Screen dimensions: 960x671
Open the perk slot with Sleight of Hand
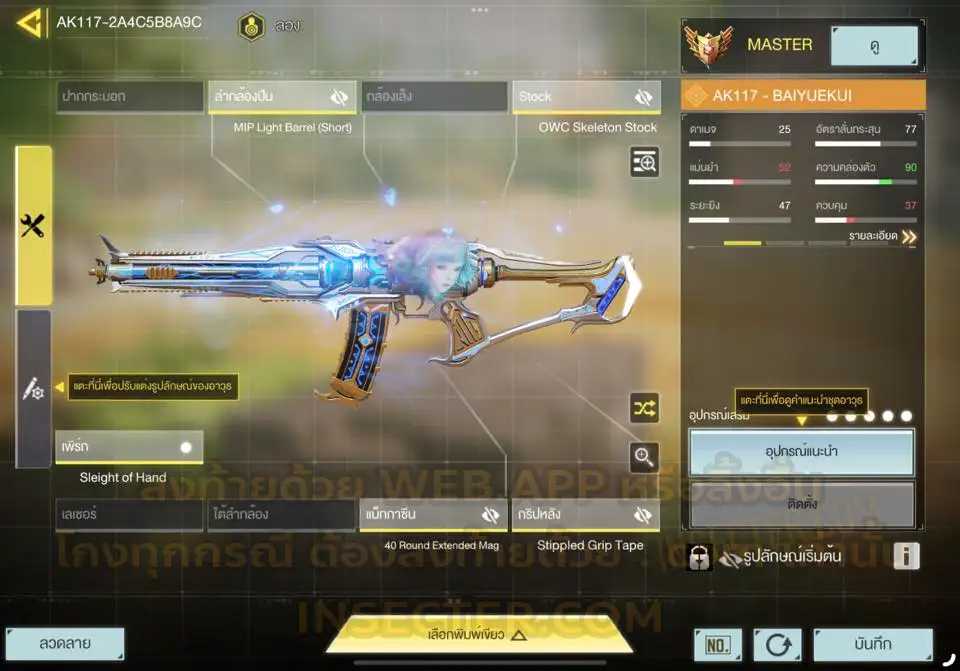coord(129,447)
